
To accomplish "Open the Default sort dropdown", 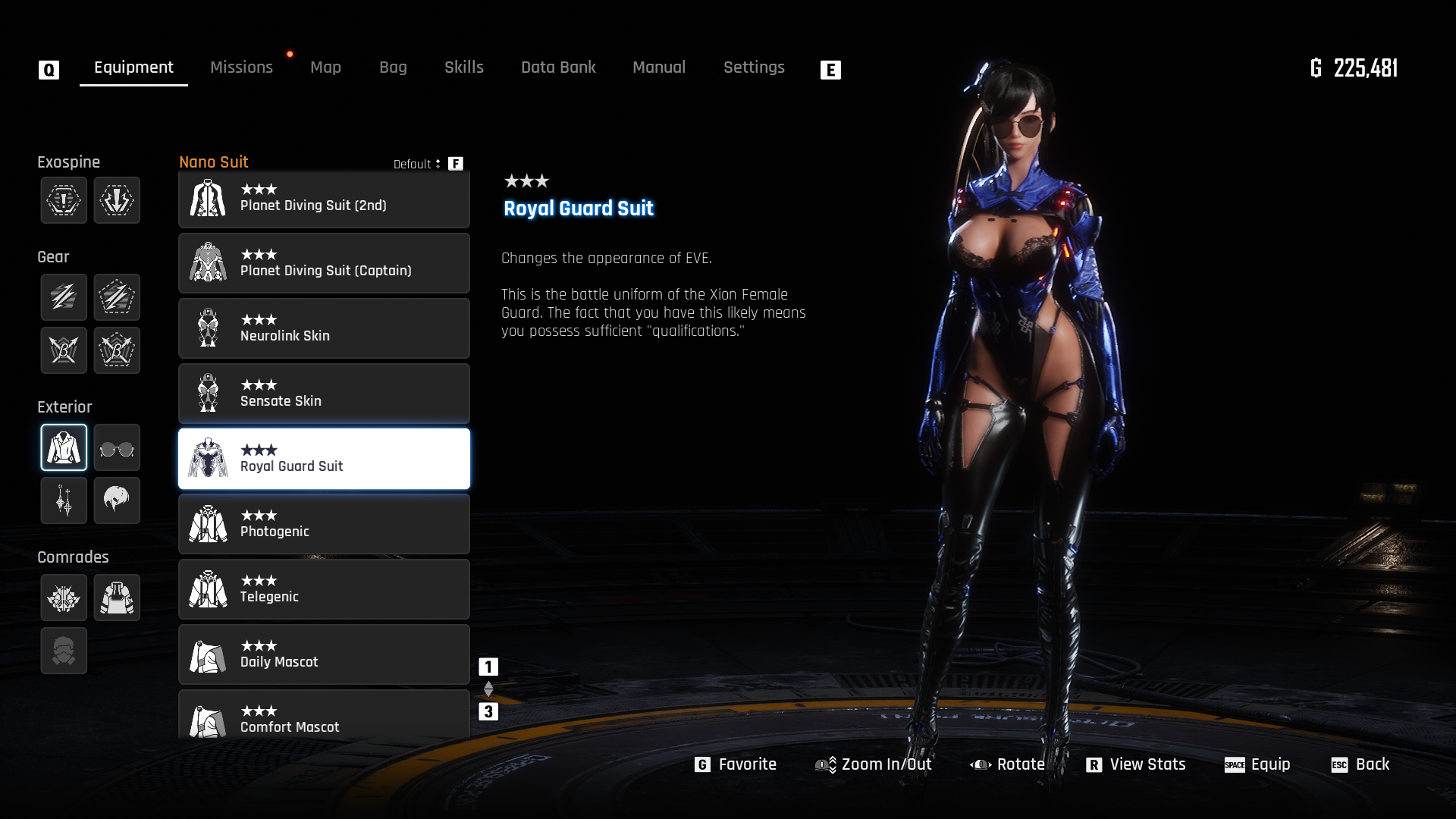I will click(417, 164).
